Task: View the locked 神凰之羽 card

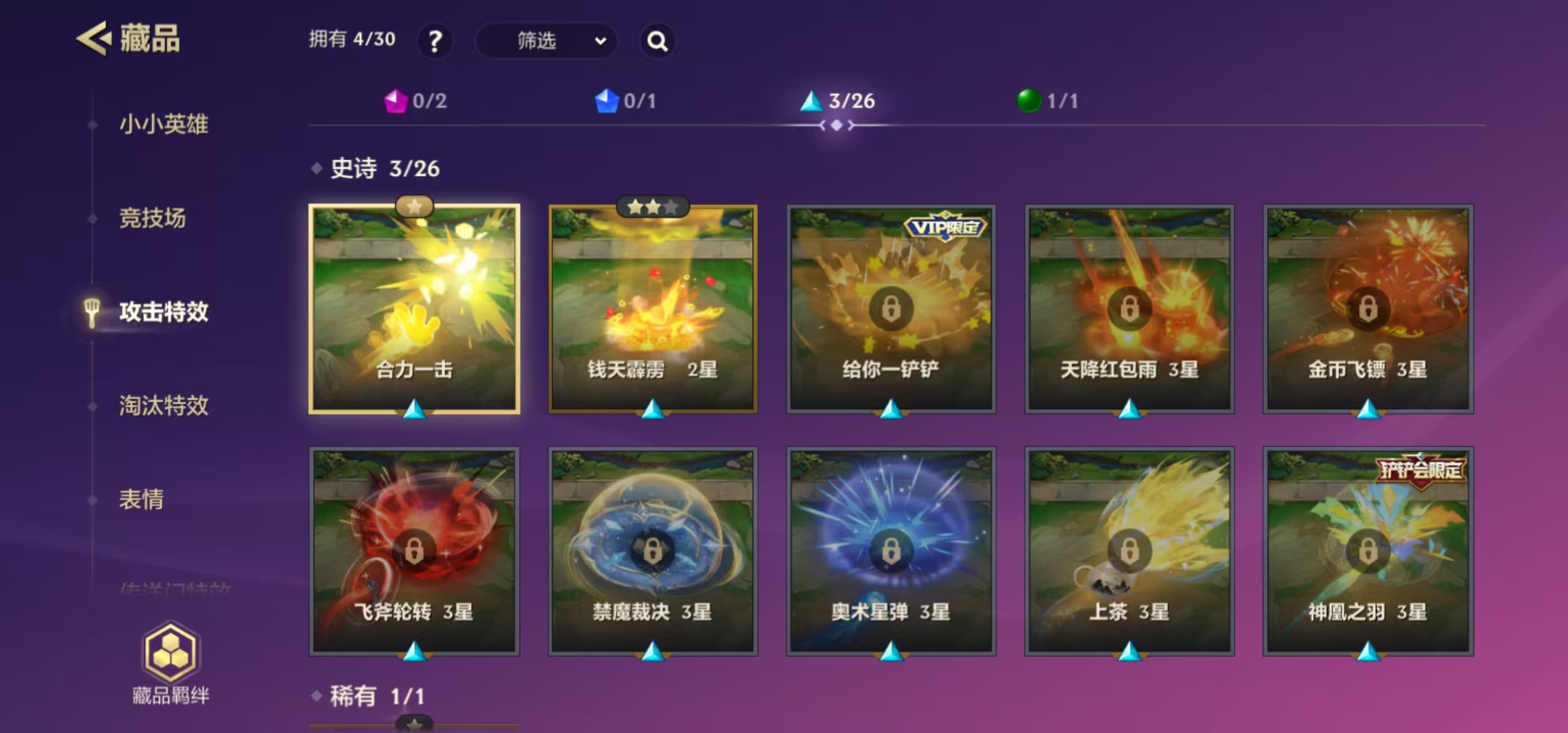Action: coord(1368,550)
